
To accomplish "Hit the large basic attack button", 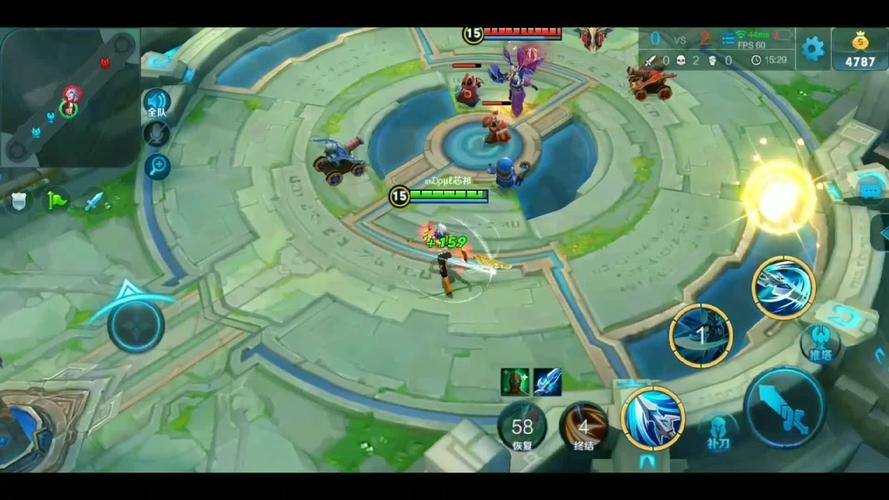I will (785, 407).
